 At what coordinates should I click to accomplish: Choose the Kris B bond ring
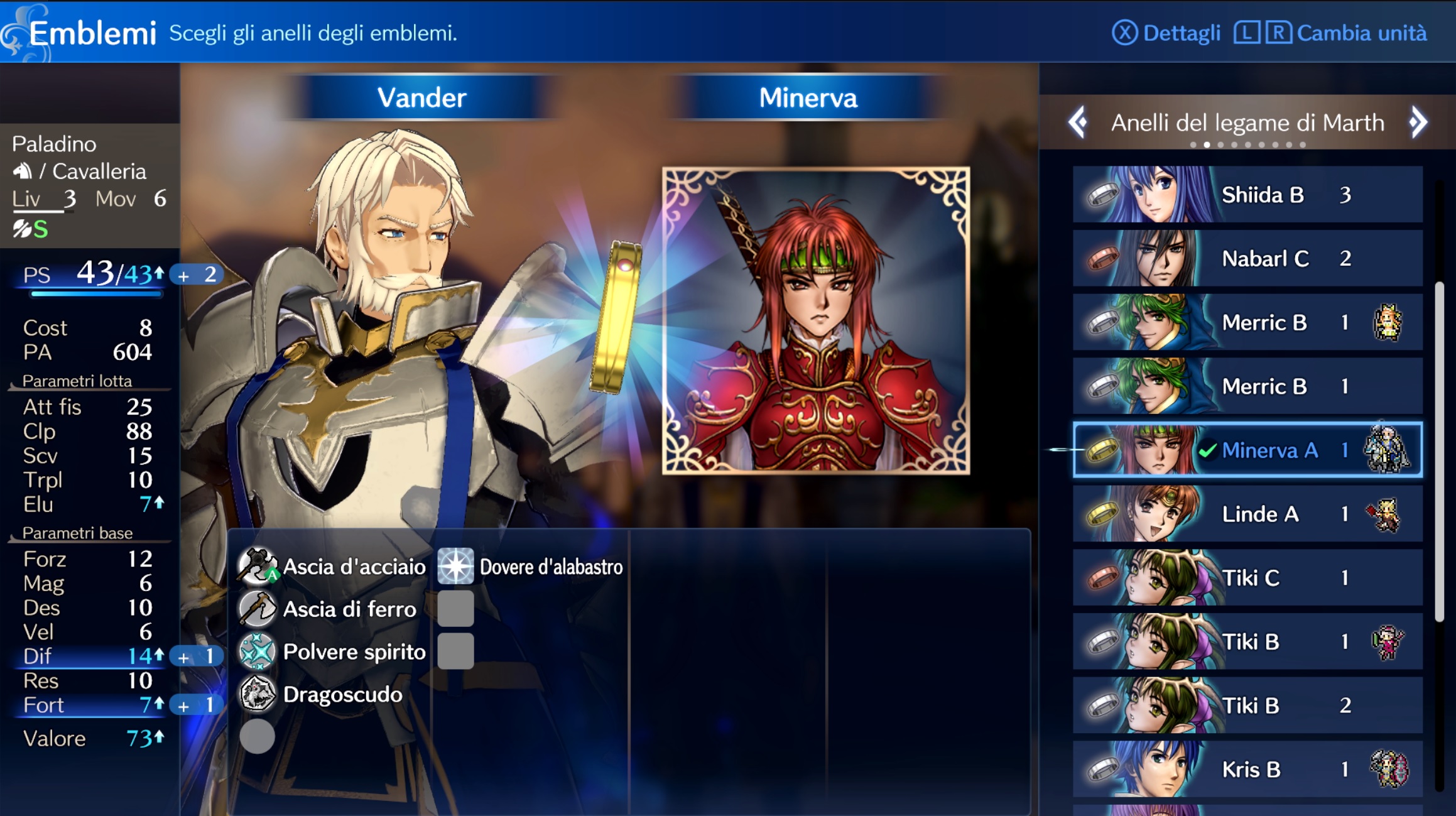coord(1247,770)
